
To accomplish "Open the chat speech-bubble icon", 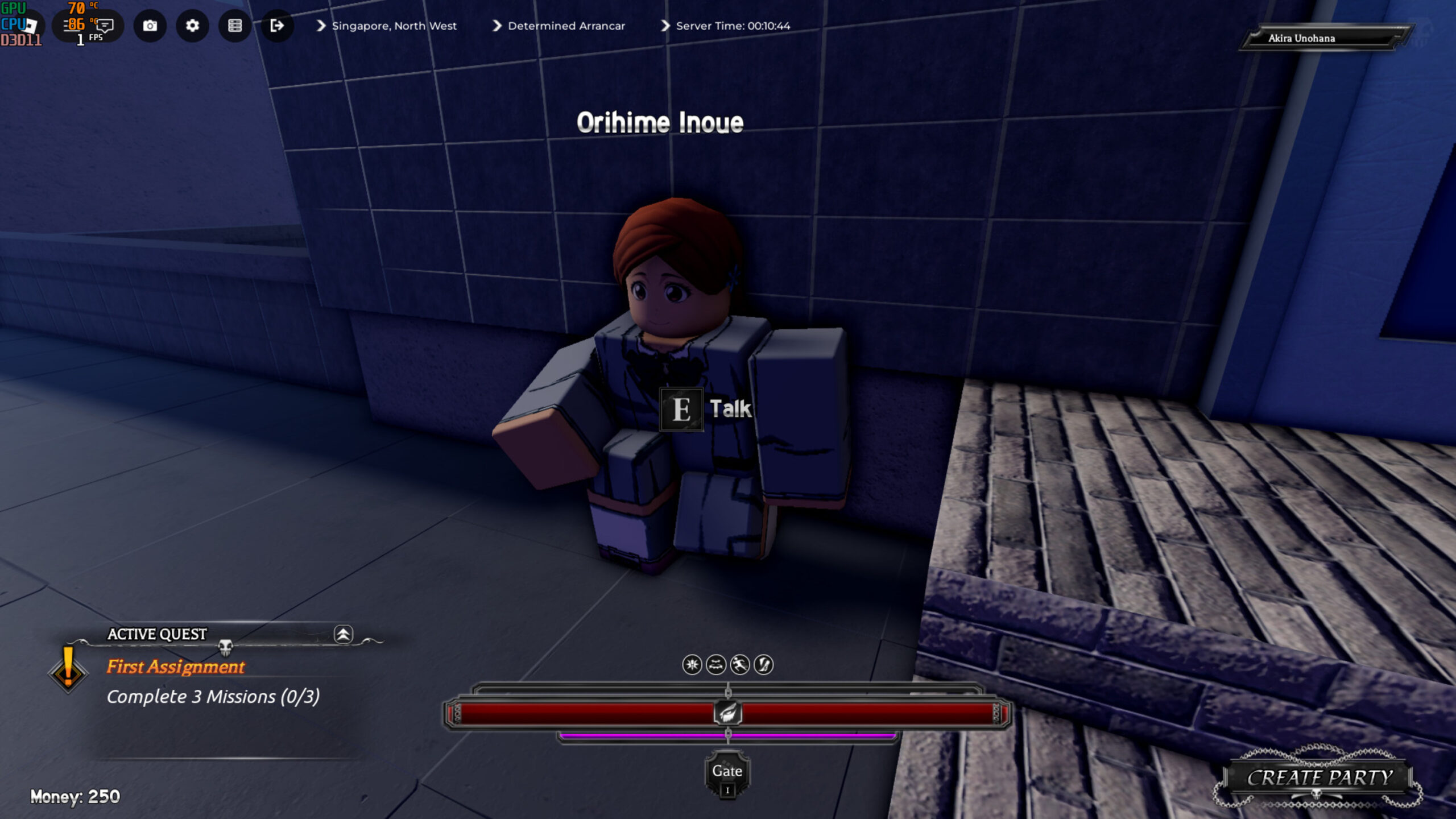I will (x=105, y=25).
